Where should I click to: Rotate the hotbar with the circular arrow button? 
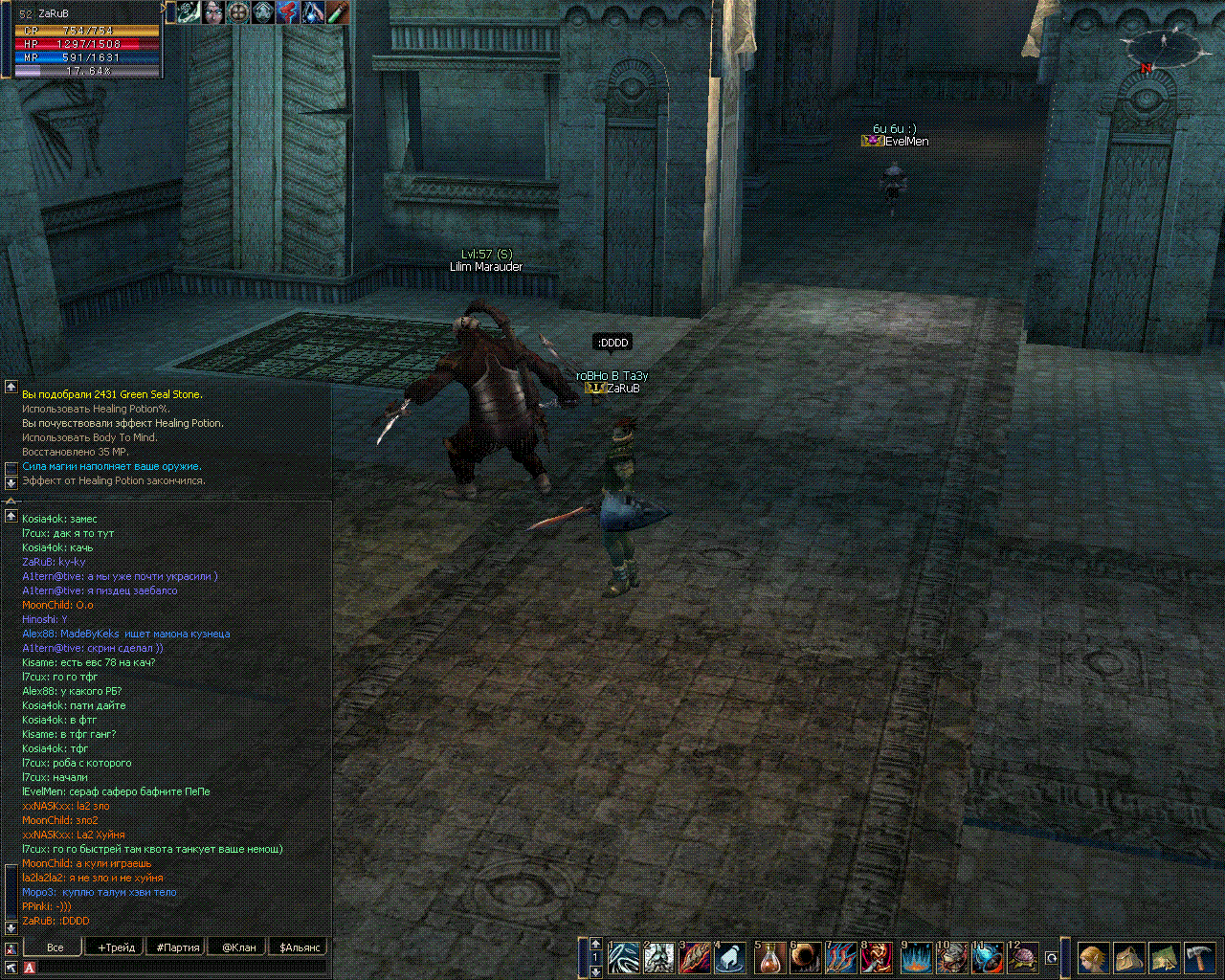pos(1052,958)
